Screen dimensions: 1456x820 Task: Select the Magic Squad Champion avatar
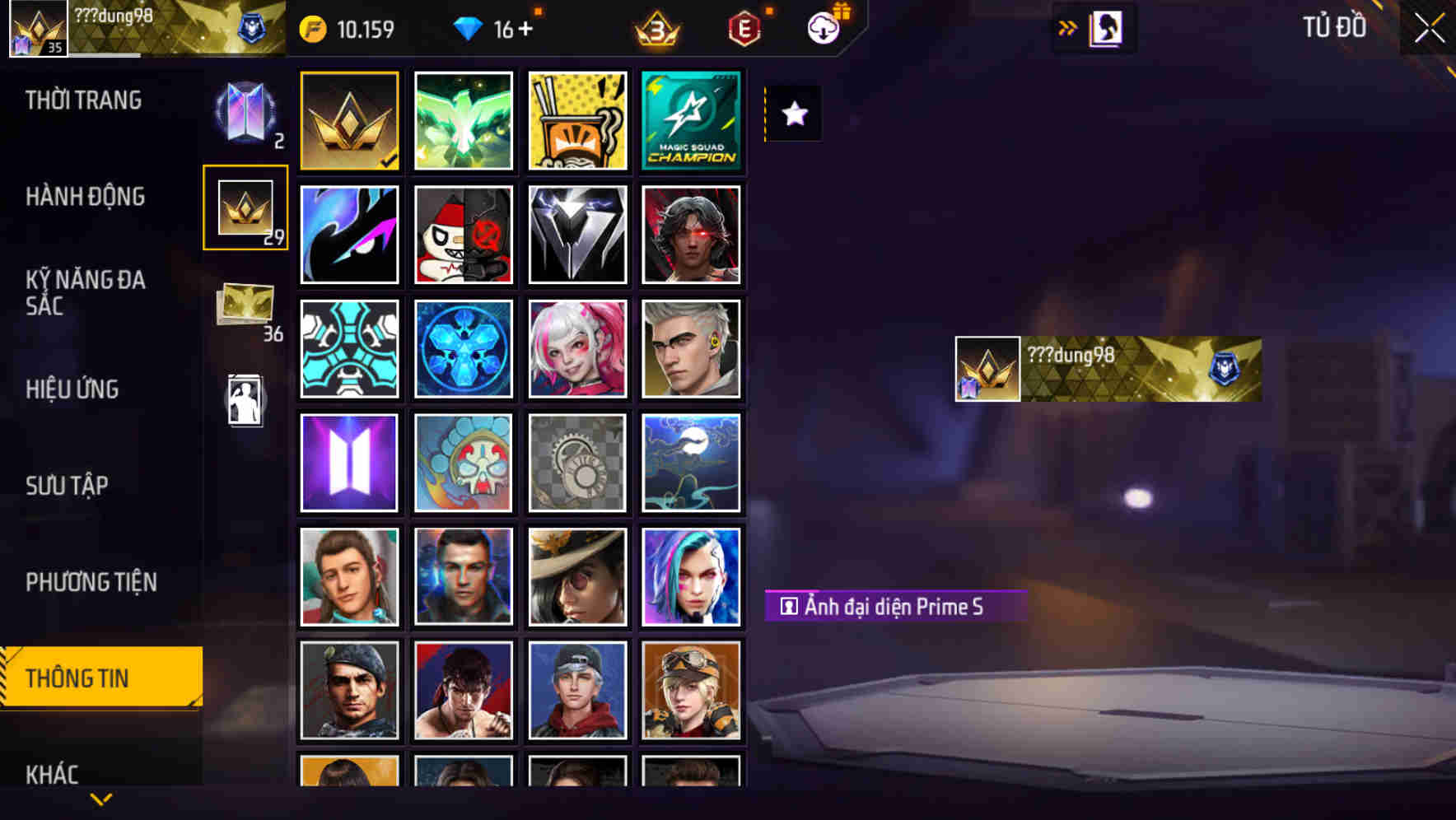pos(692,121)
